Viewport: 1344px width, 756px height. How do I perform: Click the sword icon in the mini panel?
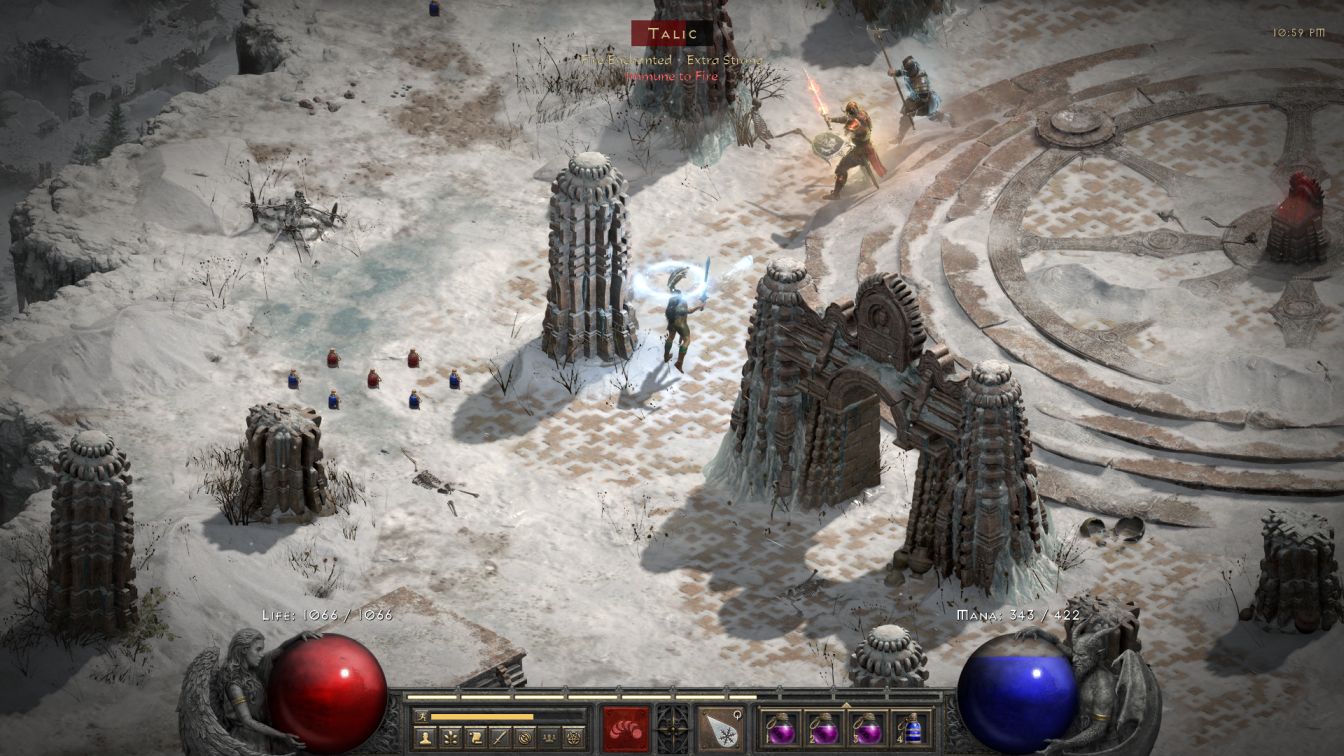click(x=500, y=738)
